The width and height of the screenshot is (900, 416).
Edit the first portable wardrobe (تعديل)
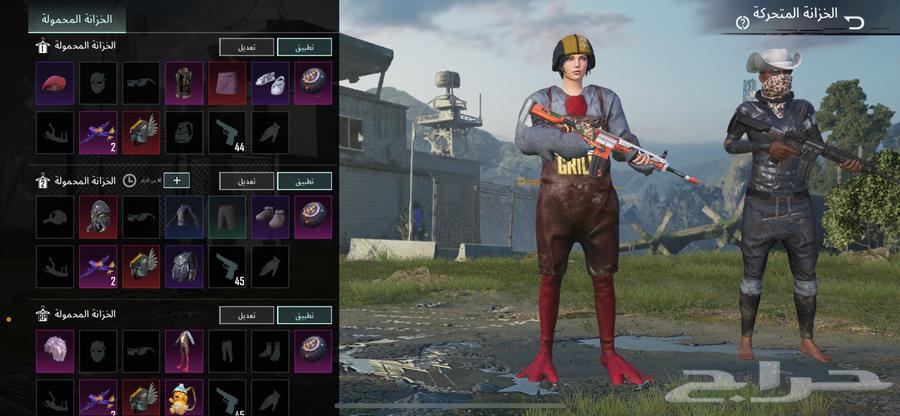click(247, 46)
